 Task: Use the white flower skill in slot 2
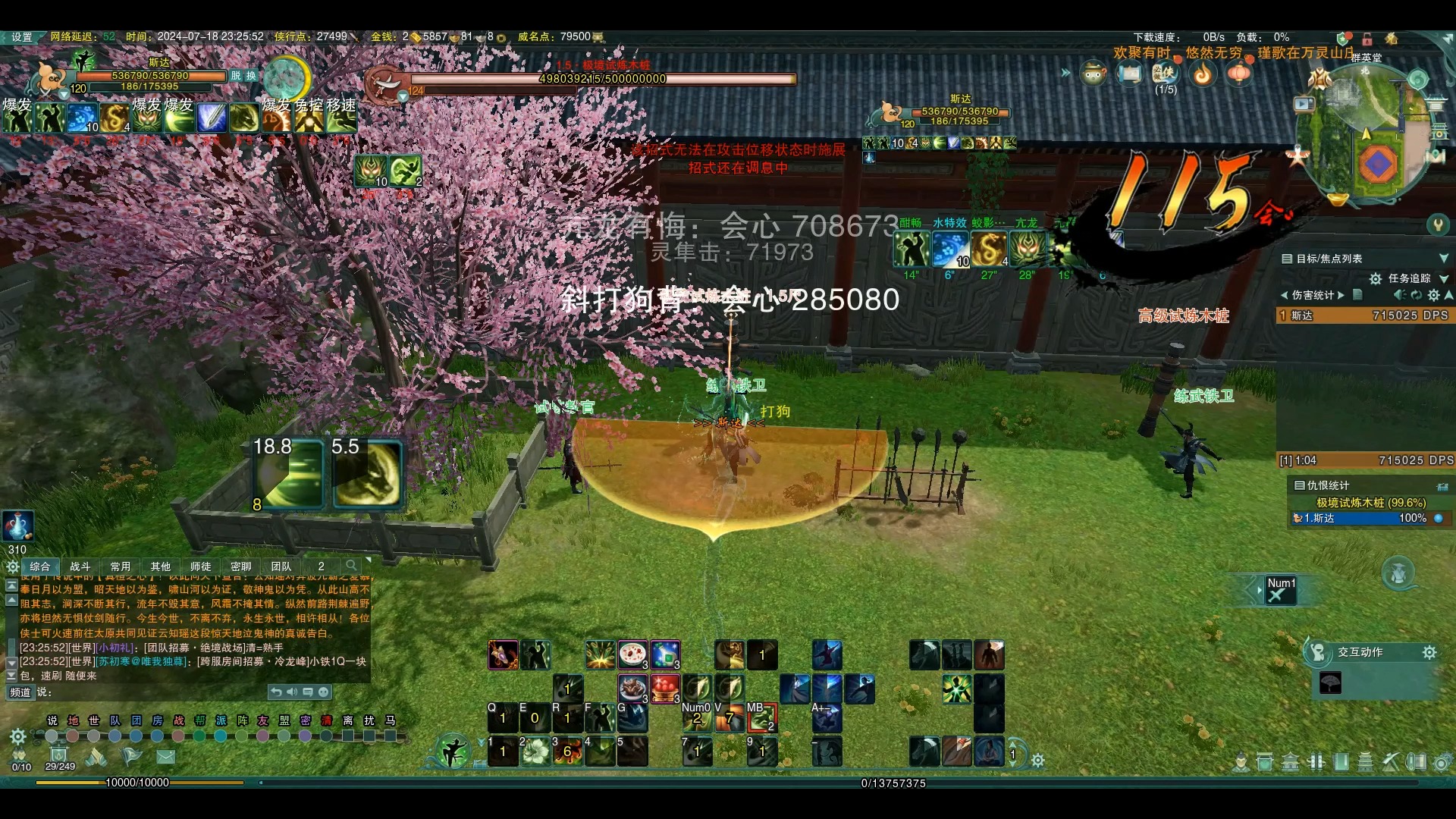click(536, 752)
